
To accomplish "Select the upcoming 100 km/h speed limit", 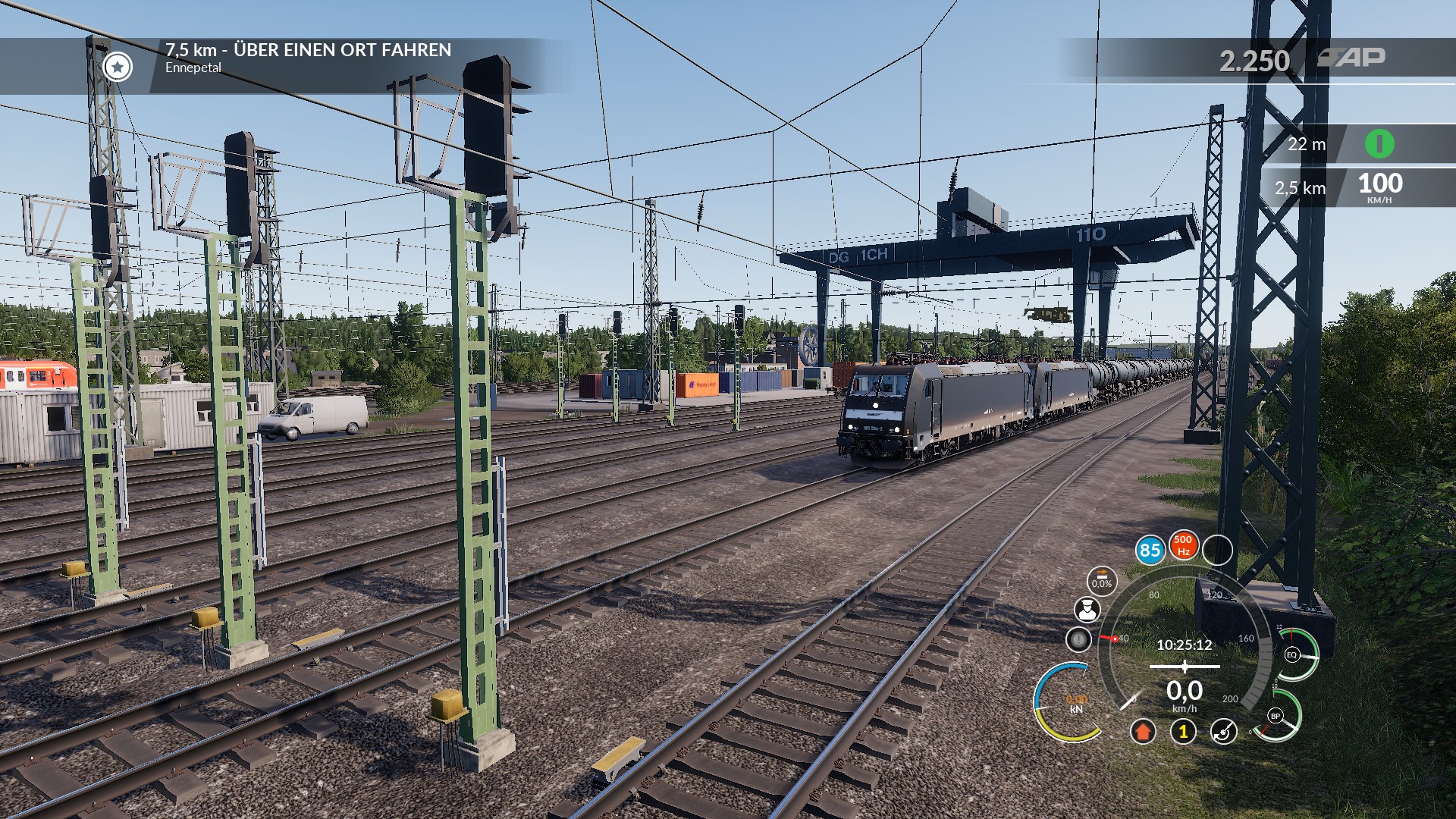I will coord(1379,187).
